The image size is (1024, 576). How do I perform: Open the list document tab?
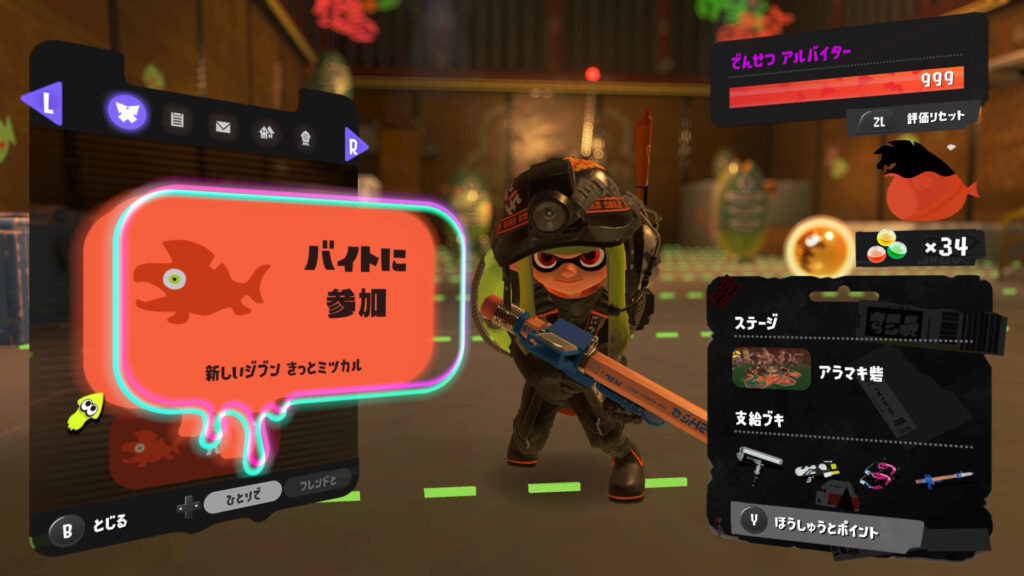pos(178,121)
